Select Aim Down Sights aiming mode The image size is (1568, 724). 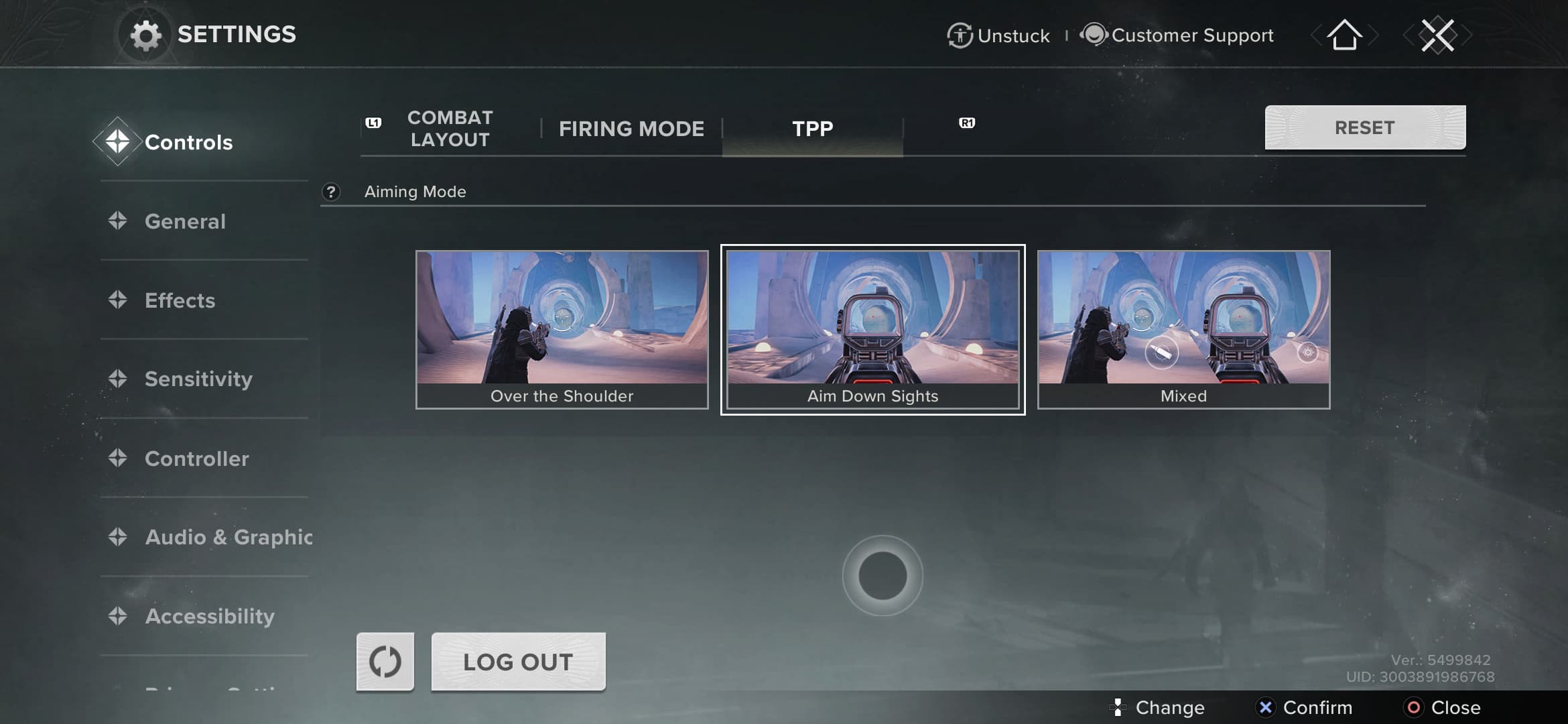pos(872,329)
